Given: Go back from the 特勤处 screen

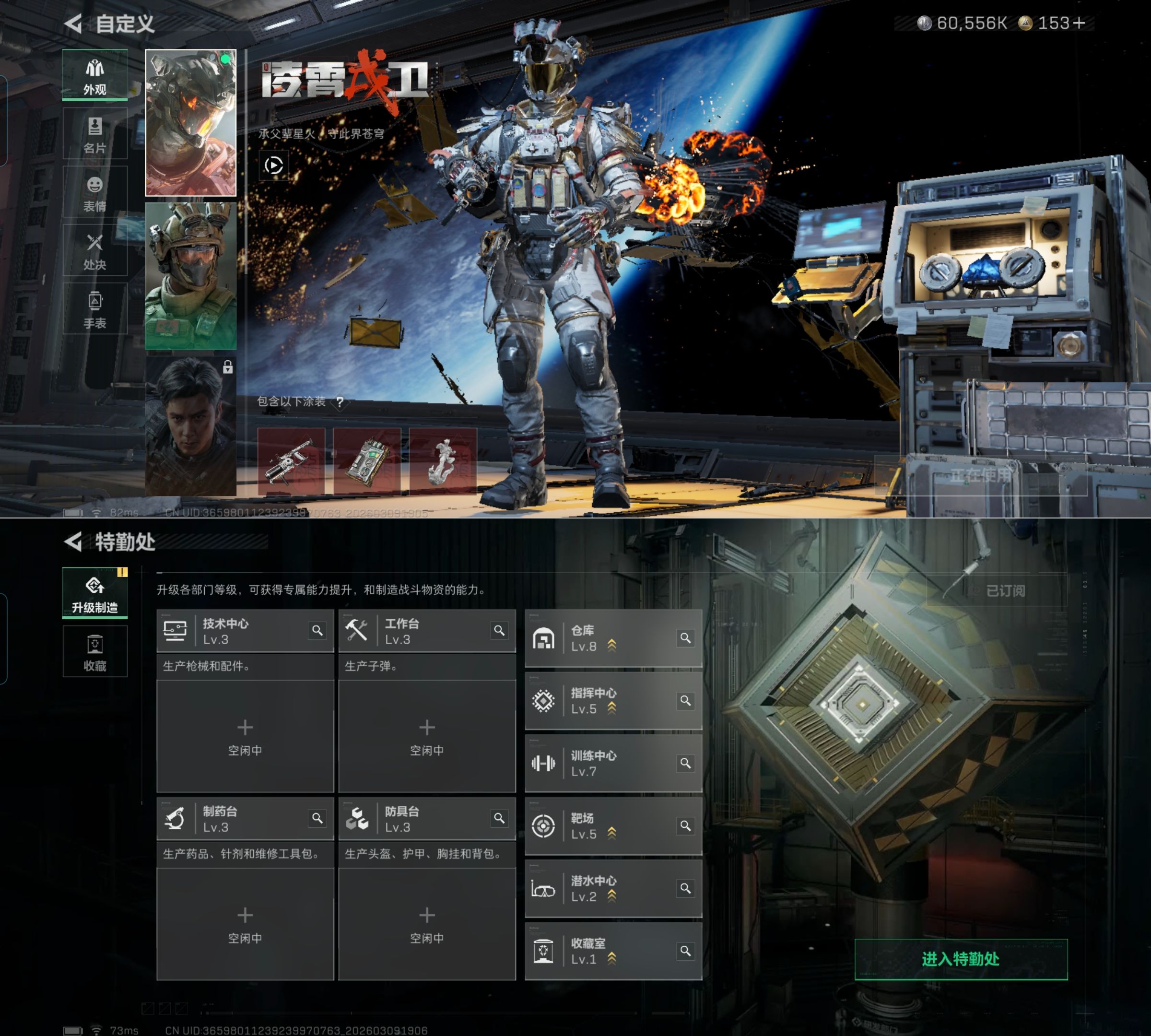Looking at the screenshot, I should click(74, 542).
